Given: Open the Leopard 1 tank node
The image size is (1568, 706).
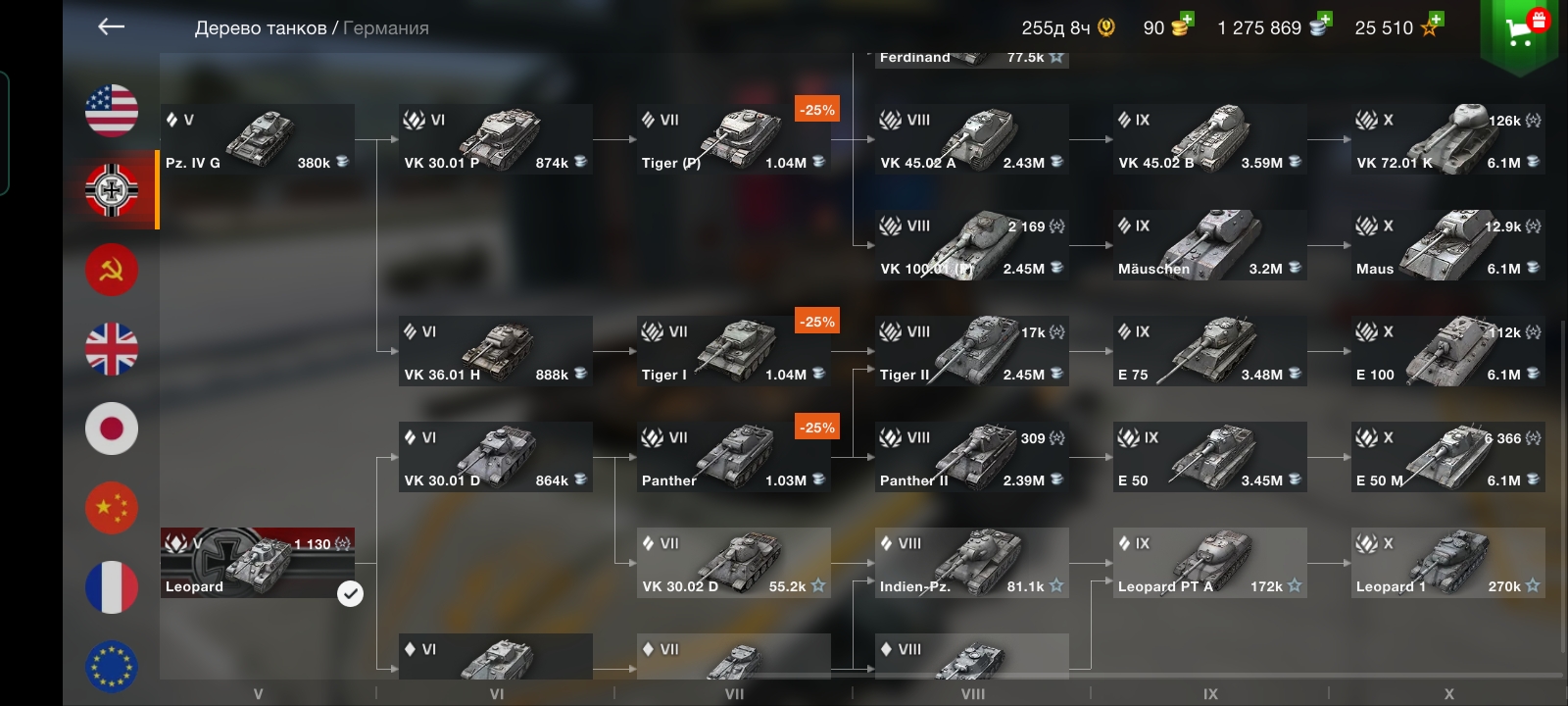Looking at the screenshot, I should tap(1447, 563).
